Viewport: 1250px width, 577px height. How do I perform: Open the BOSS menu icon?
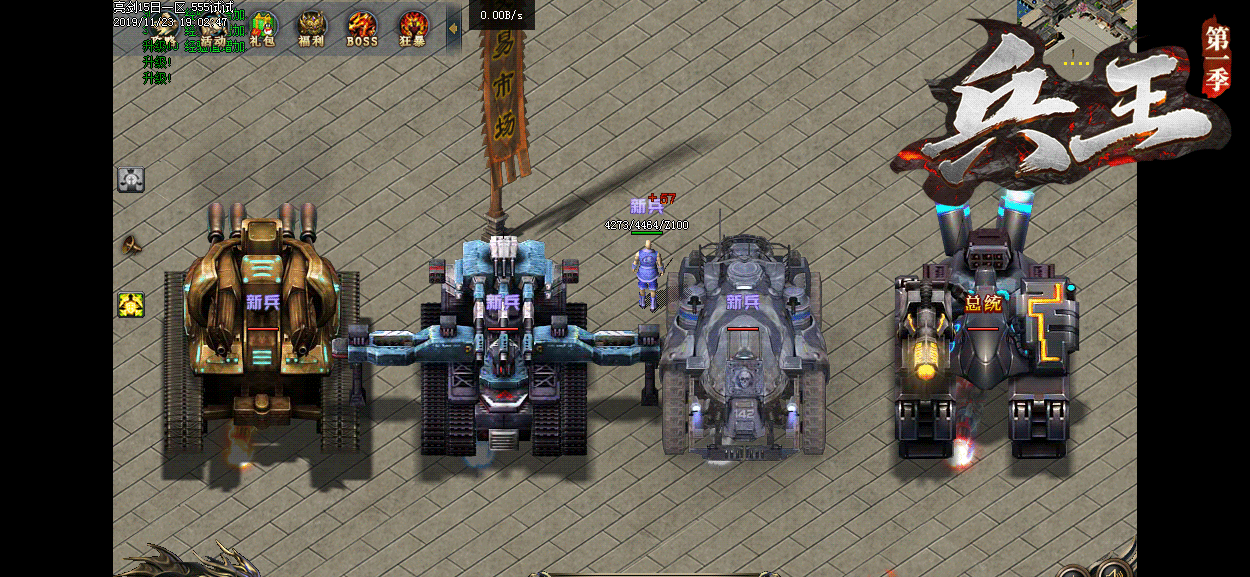[x=361, y=29]
